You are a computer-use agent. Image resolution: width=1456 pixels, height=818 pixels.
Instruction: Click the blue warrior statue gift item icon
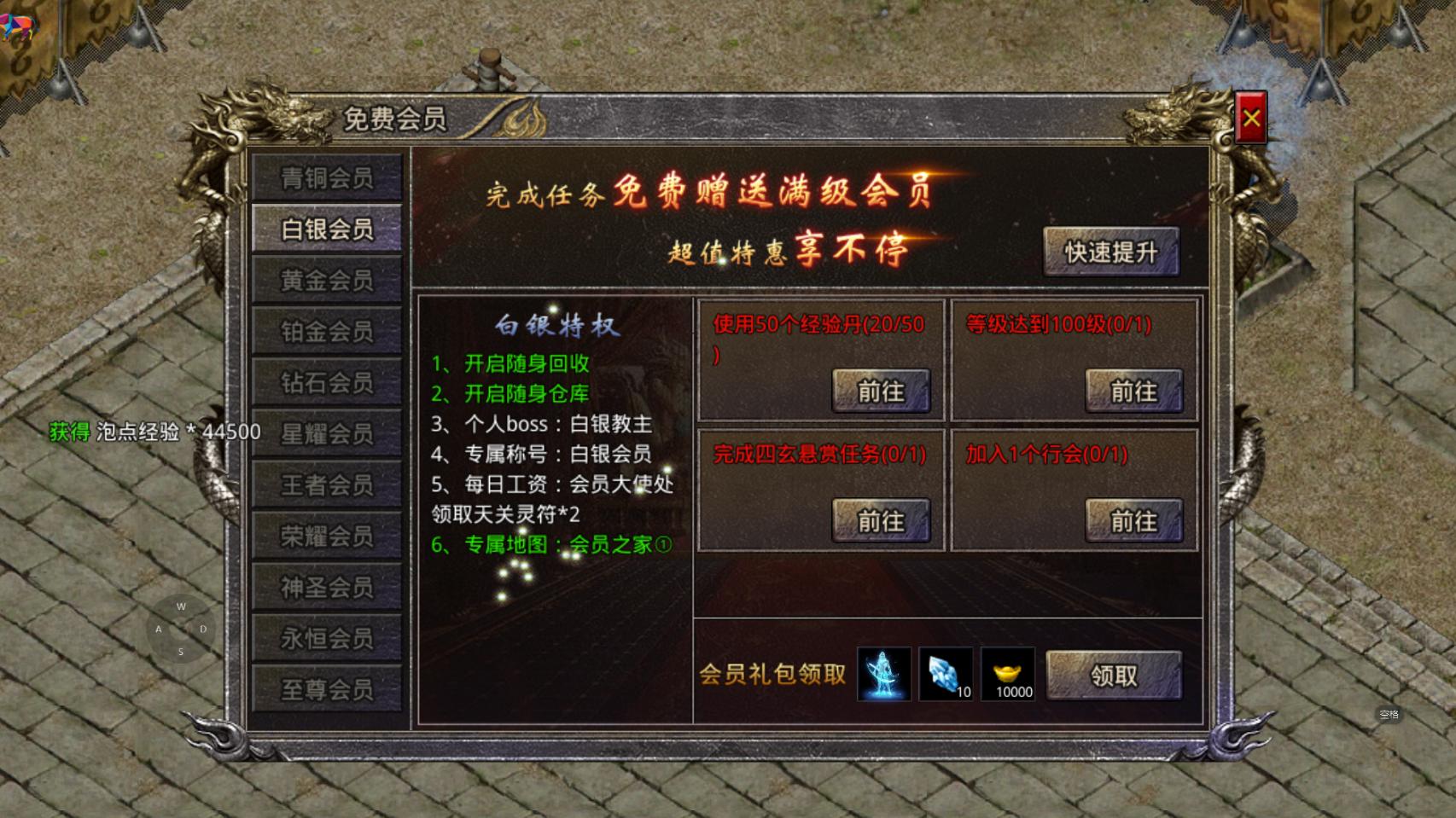883,675
